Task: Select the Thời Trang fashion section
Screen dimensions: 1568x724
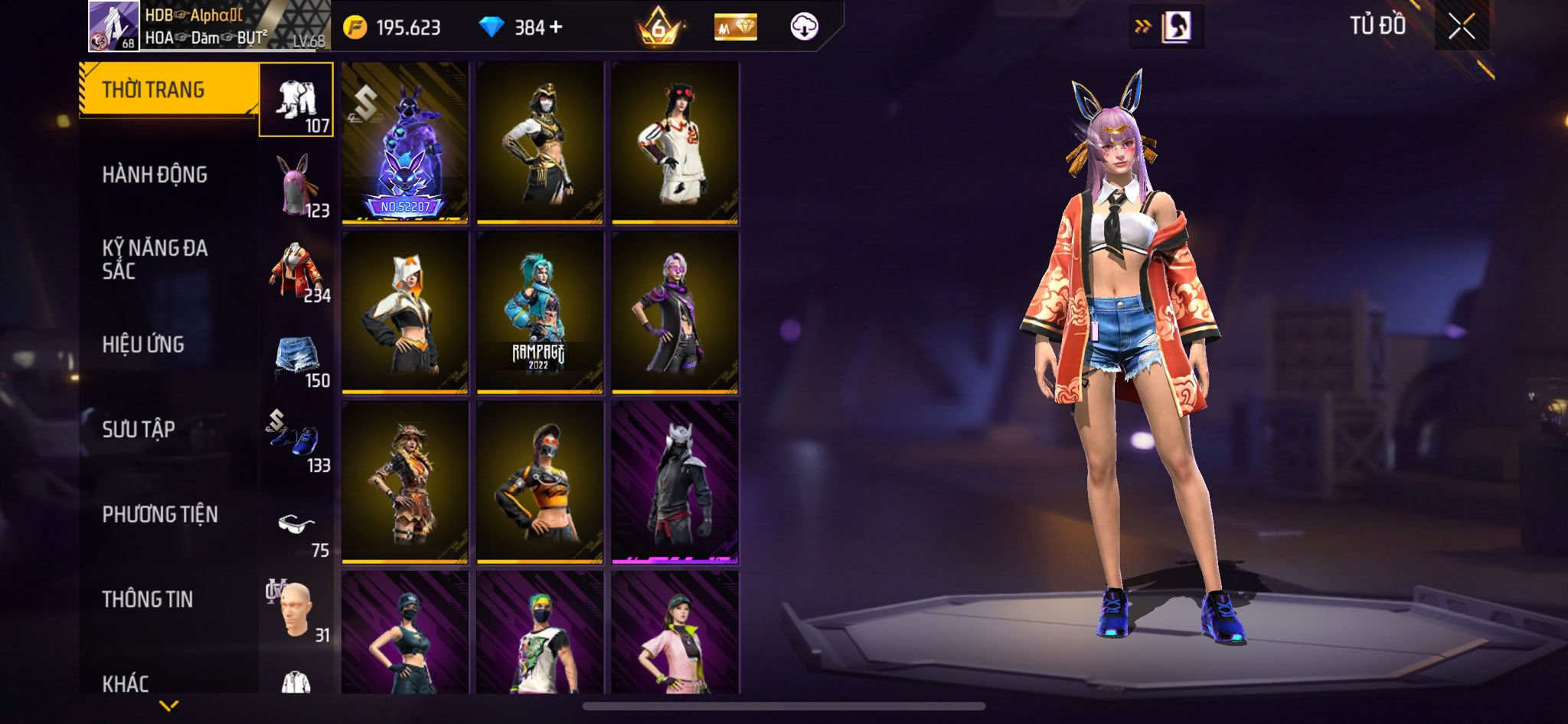Action: (x=153, y=90)
